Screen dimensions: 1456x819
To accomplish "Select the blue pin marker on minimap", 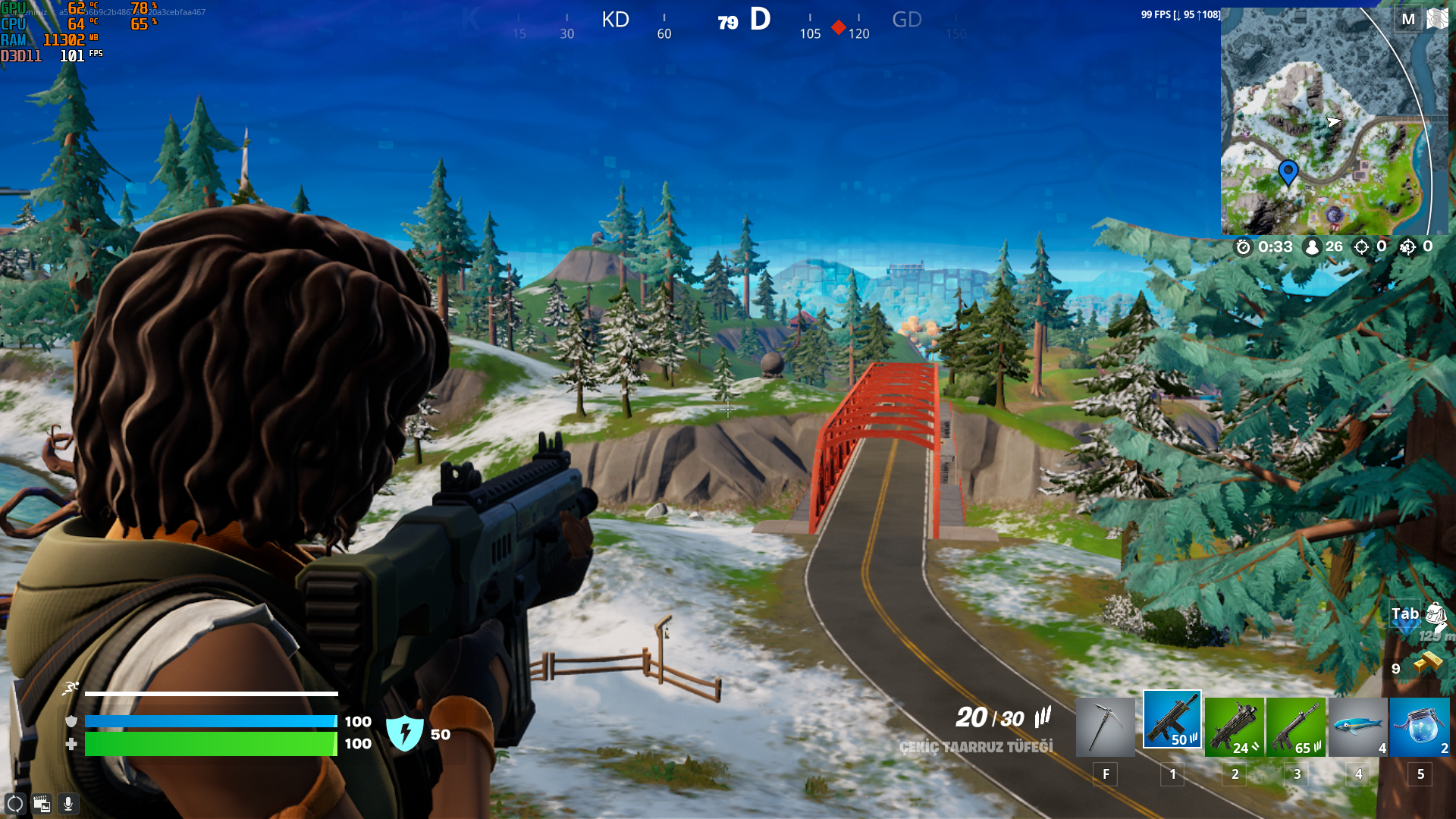I will point(1288,171).
